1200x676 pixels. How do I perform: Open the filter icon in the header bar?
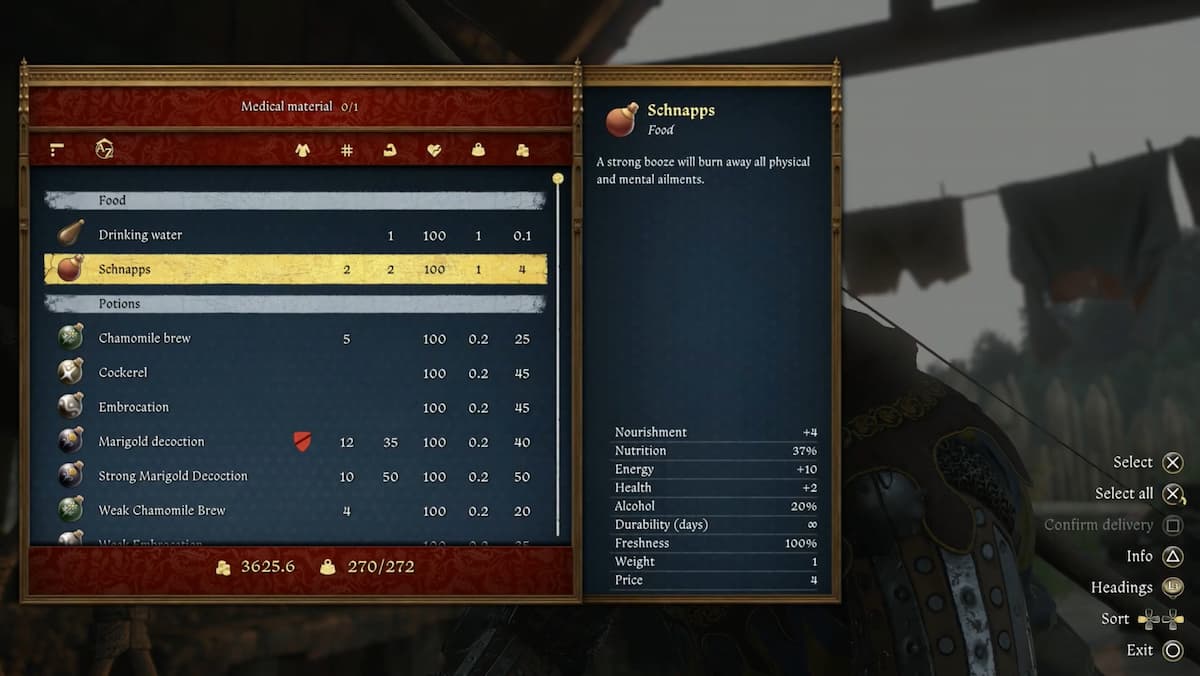57,150
